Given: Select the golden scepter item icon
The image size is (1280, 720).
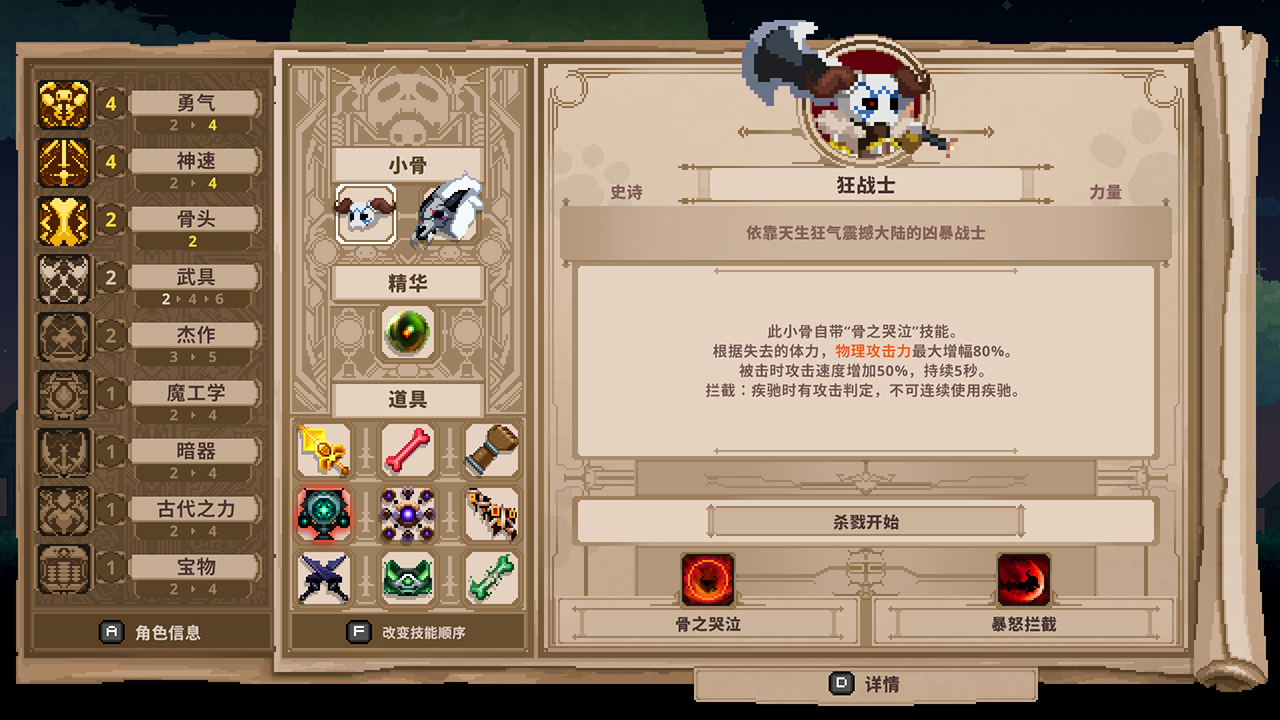Looking at the screenshot, I should [323, 450].
